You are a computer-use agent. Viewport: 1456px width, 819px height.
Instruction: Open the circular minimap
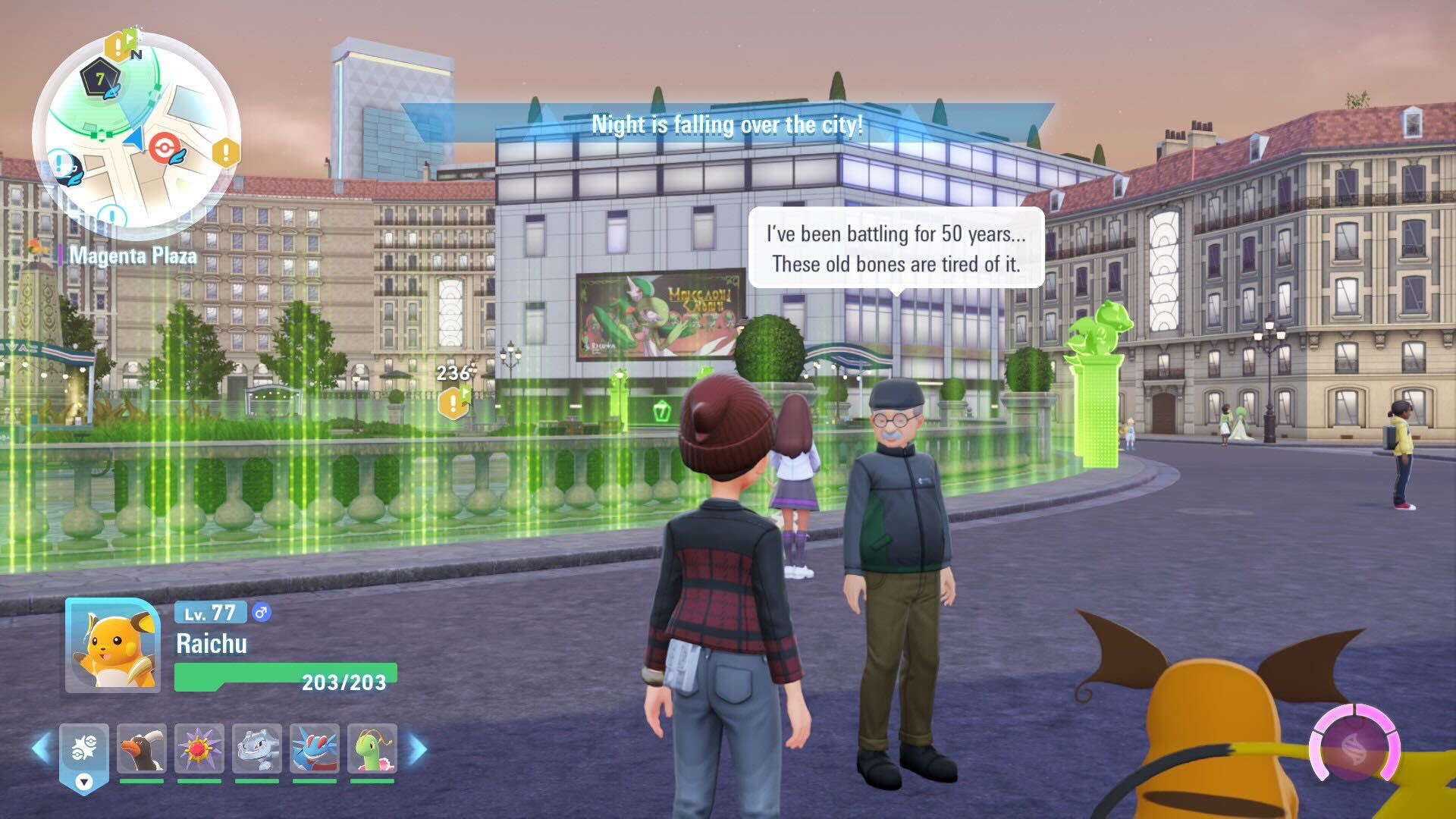(x=136, y=135)
